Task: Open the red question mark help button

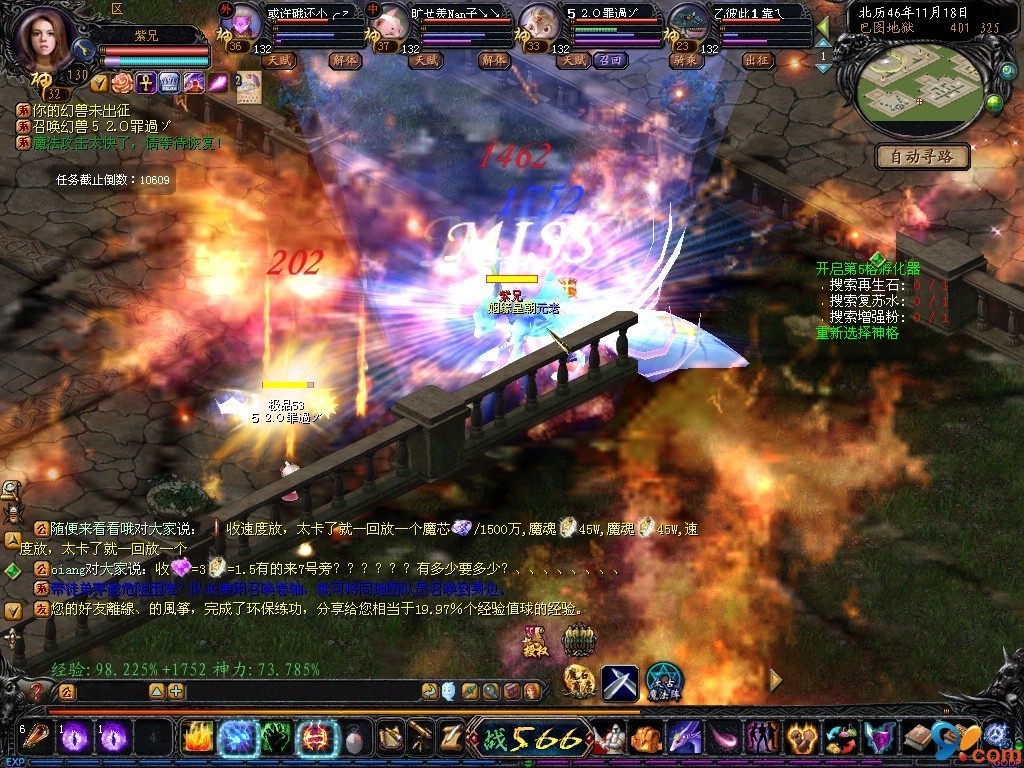Action: pos(36,691)
